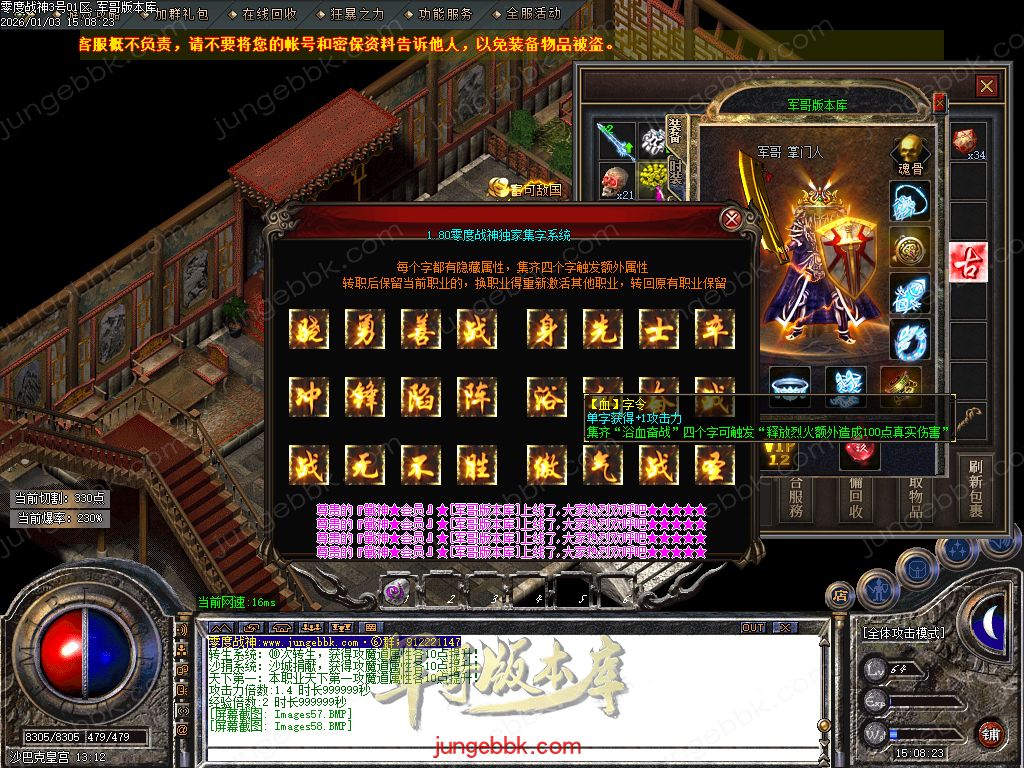Image resolution: width=1024 pixels, height=768 pixels.
Task: Open the 加群礼包 top menu
Action: [x=182, y=14]
